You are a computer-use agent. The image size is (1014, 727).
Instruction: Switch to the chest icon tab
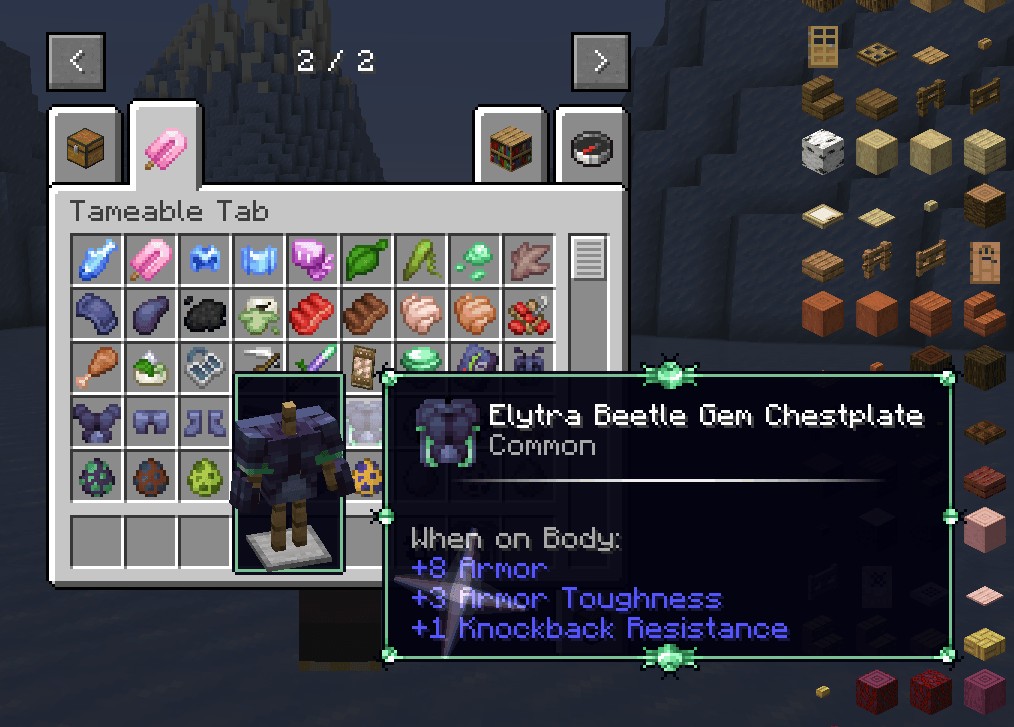click(85, 148)
